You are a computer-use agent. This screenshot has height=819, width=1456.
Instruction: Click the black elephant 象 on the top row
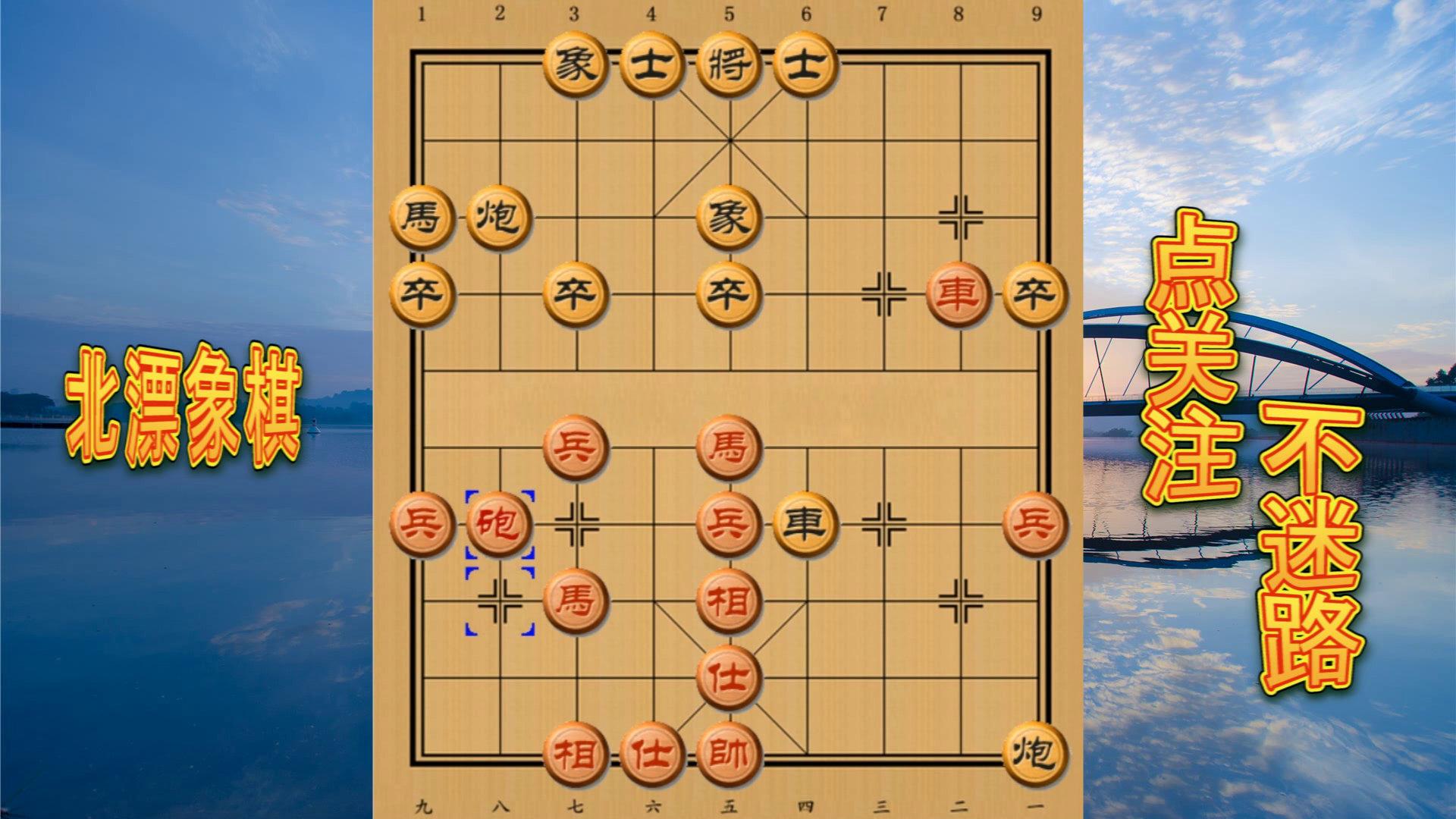pyautogui.click(x=576, y=64)
